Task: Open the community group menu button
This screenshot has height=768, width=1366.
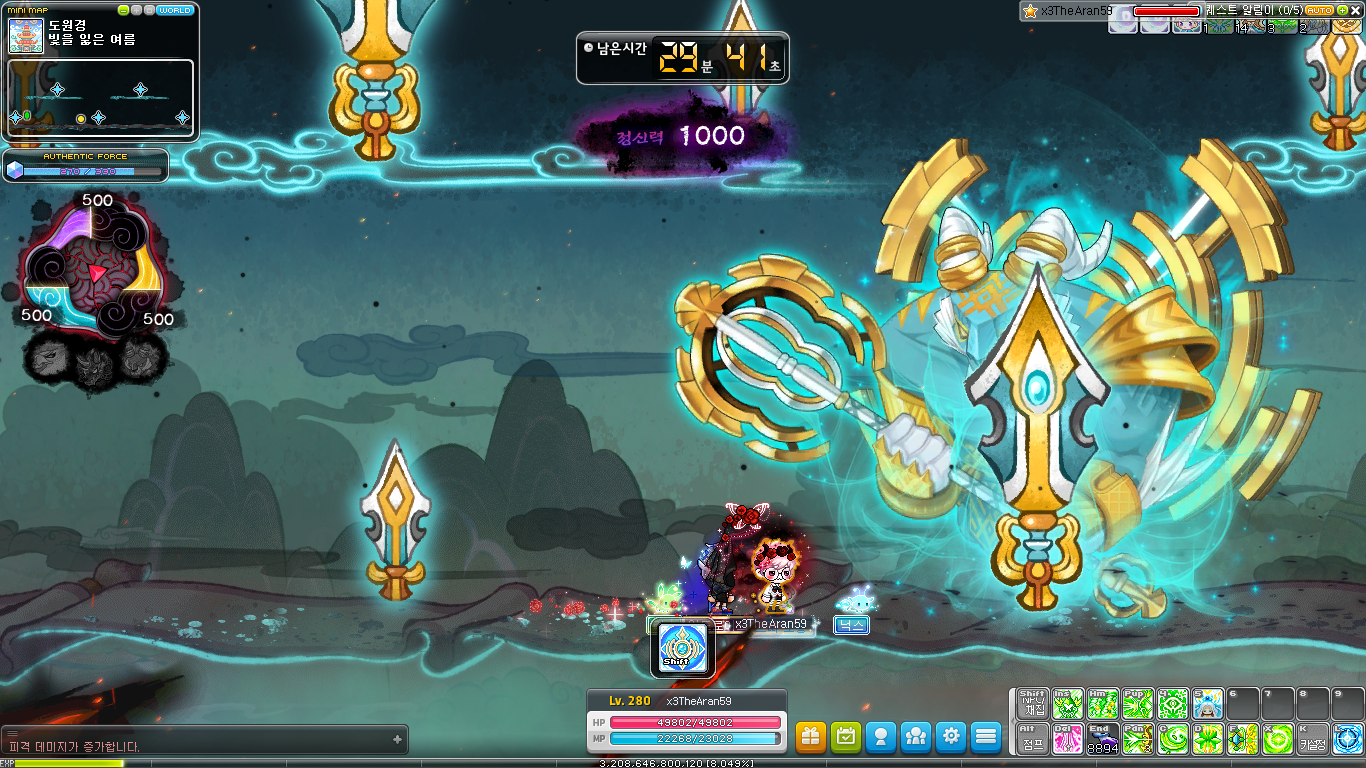Action: (916, 737)
